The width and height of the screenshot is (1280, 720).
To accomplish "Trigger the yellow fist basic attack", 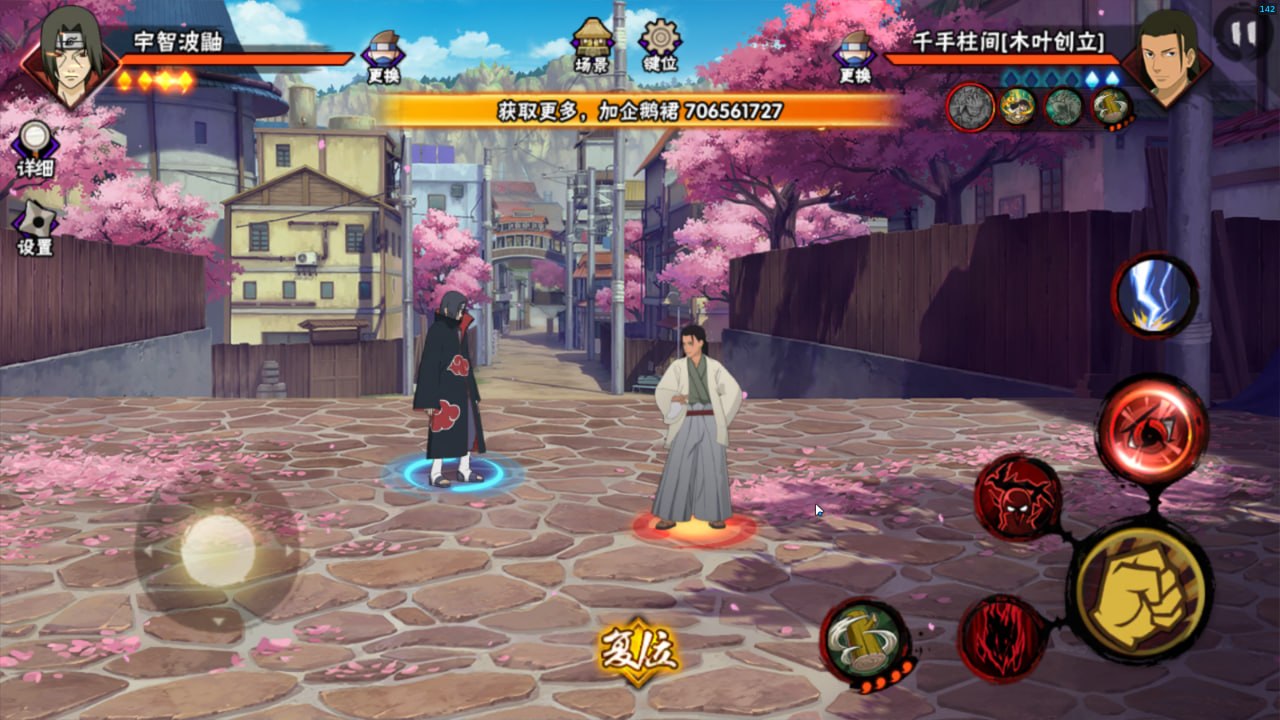I will (x=1139, y=589).
